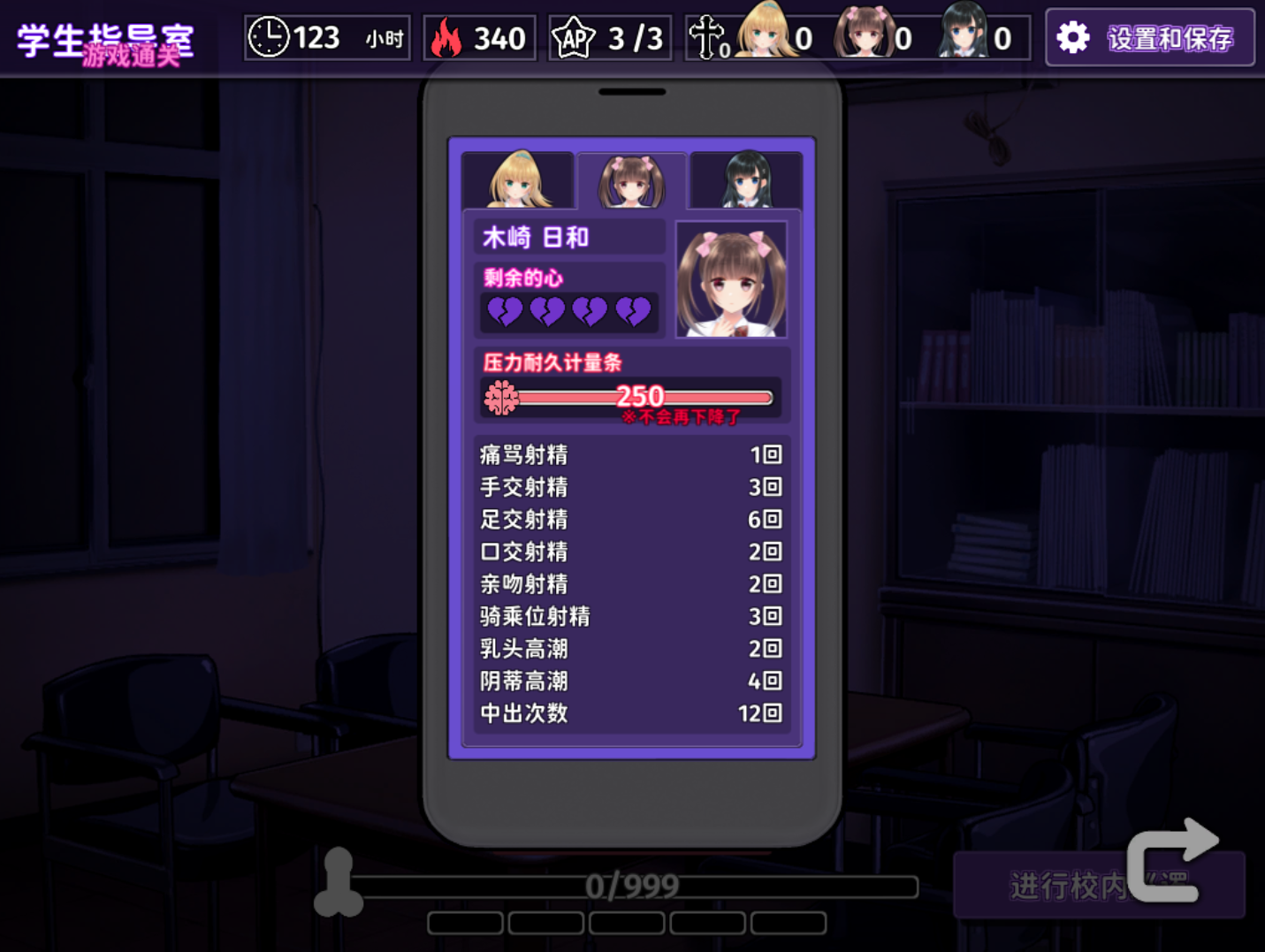Open the 设置和保存 settings menu

point(1149,38)
